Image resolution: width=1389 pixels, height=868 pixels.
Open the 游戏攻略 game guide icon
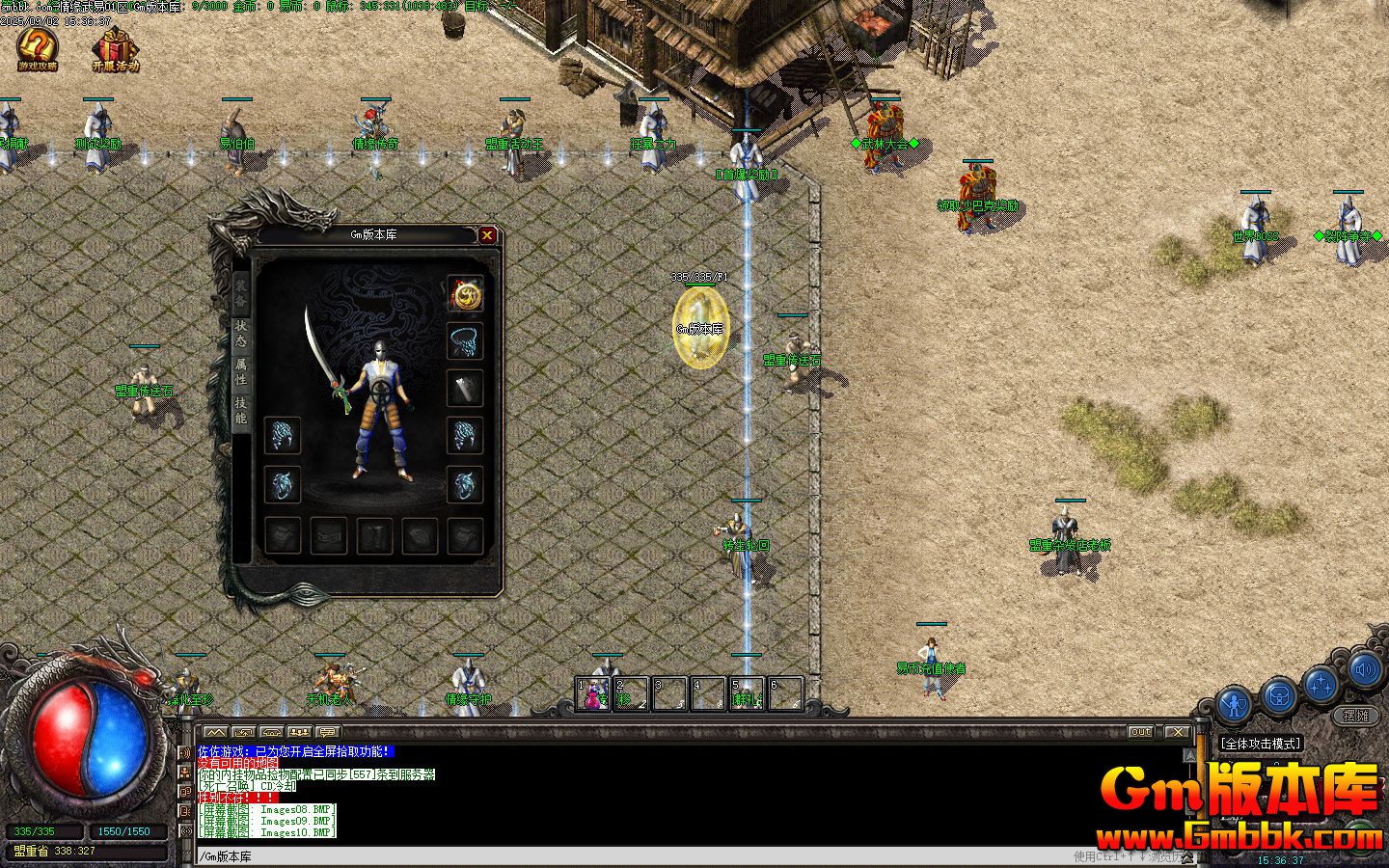point(38,48)
